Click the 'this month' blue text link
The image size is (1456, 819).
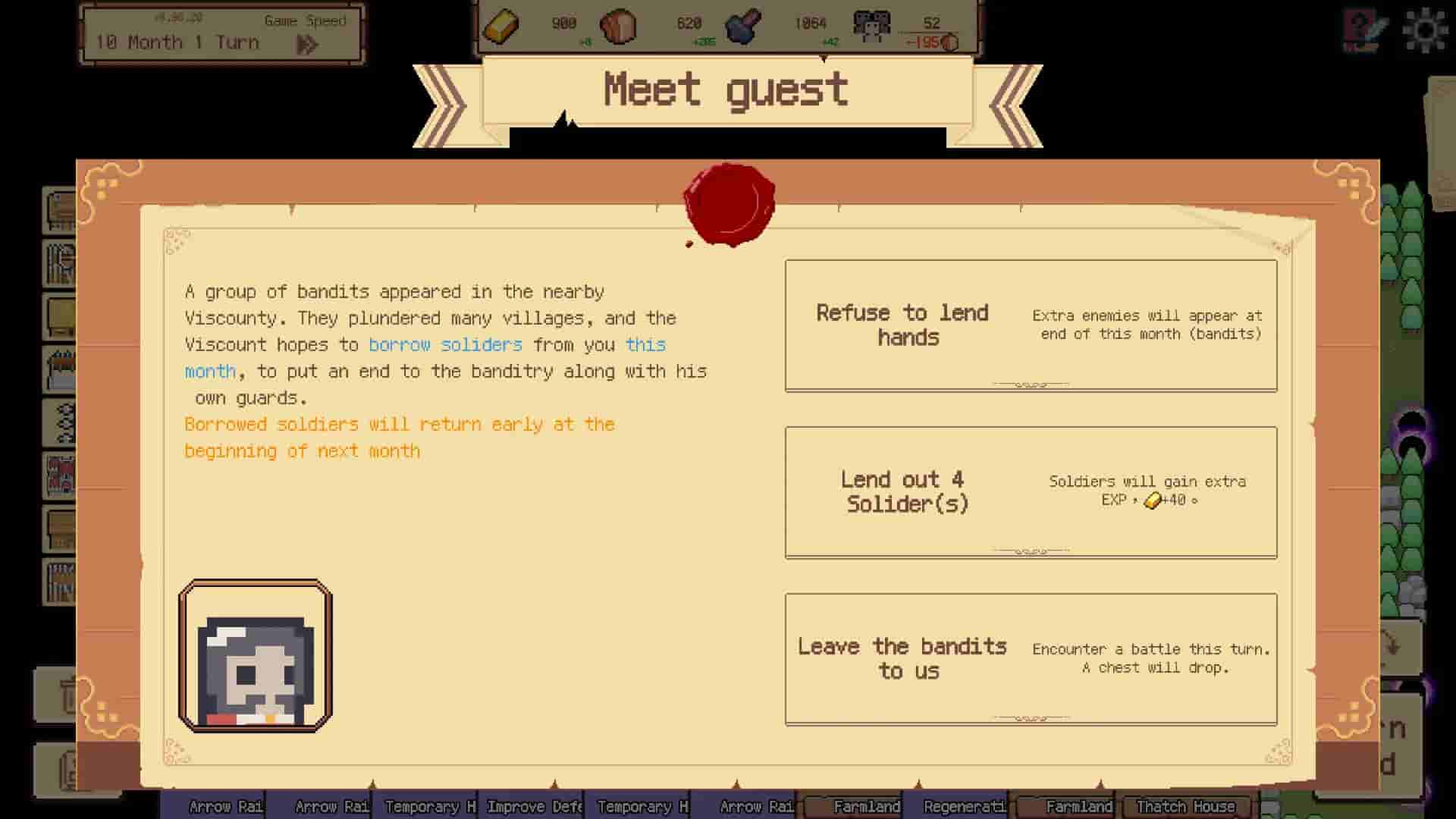[x=645, y=344]
